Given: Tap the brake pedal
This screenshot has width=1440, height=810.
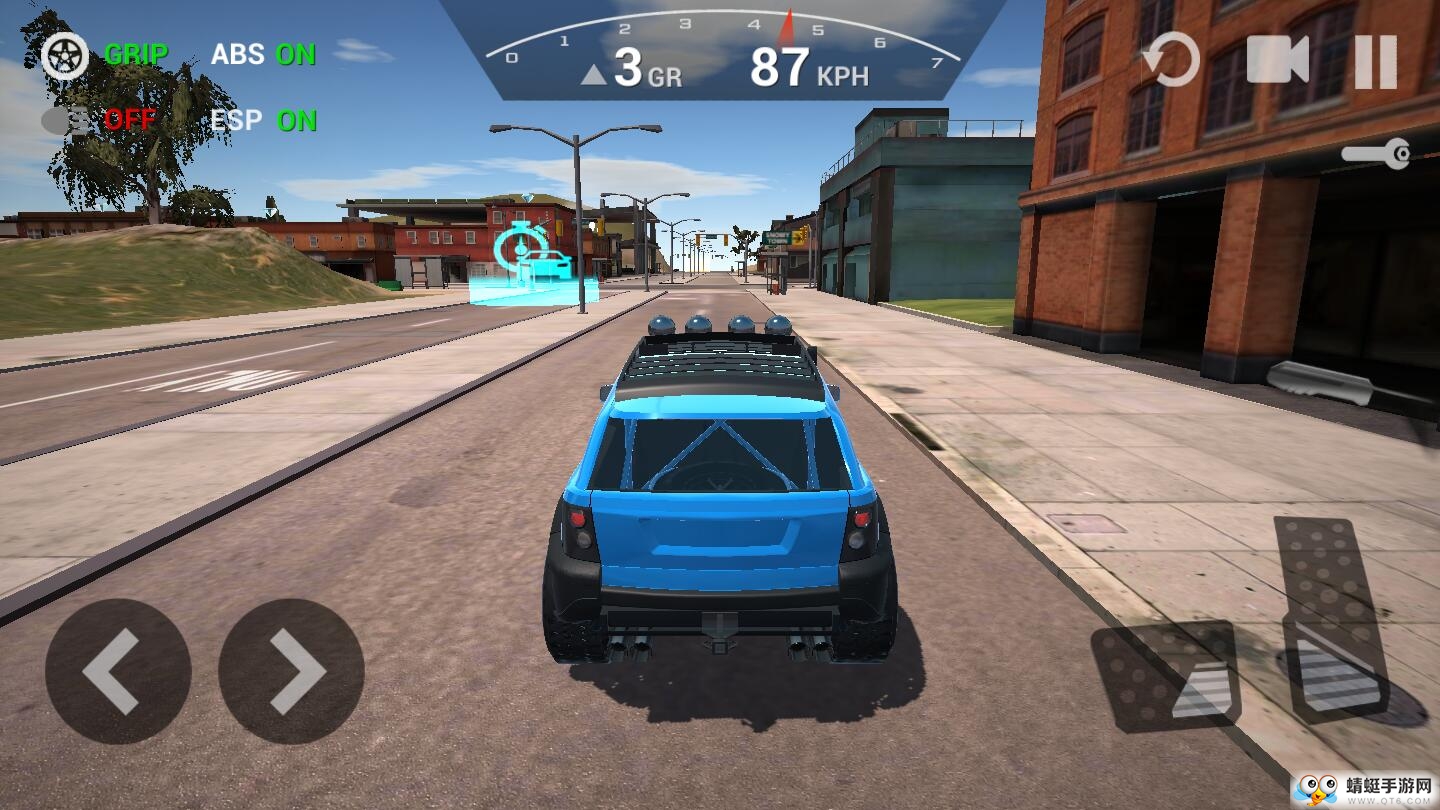Looking at the screenshot, I should [1168, 673].
